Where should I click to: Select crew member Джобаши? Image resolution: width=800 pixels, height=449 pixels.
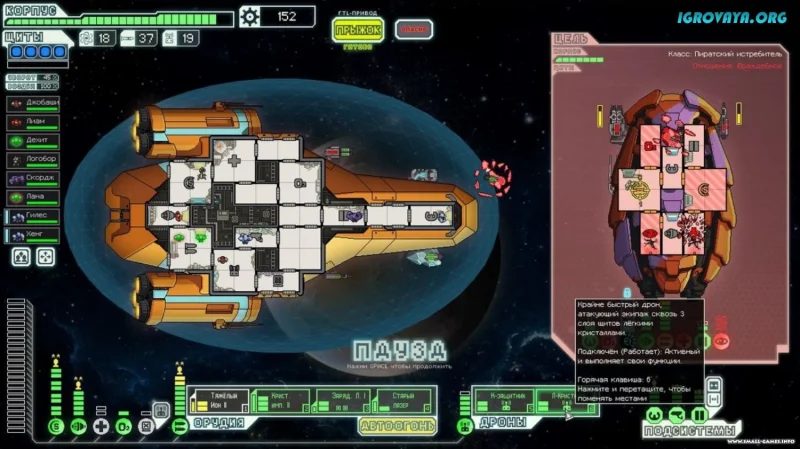[x=34, y=102]
